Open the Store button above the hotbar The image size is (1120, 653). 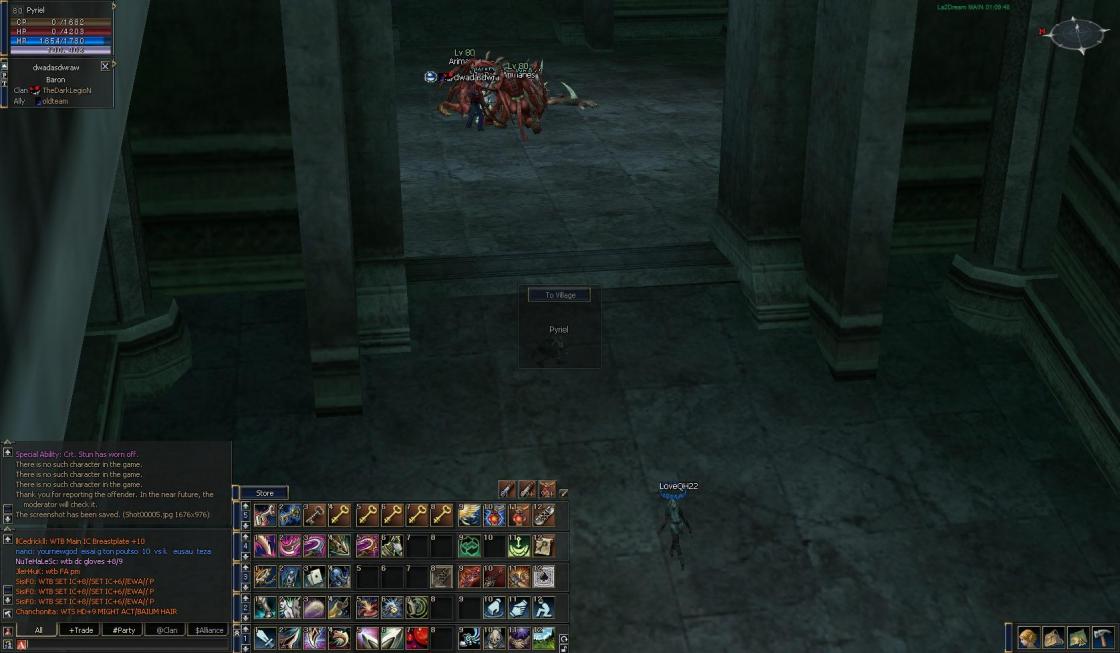[x=264, y=493]
